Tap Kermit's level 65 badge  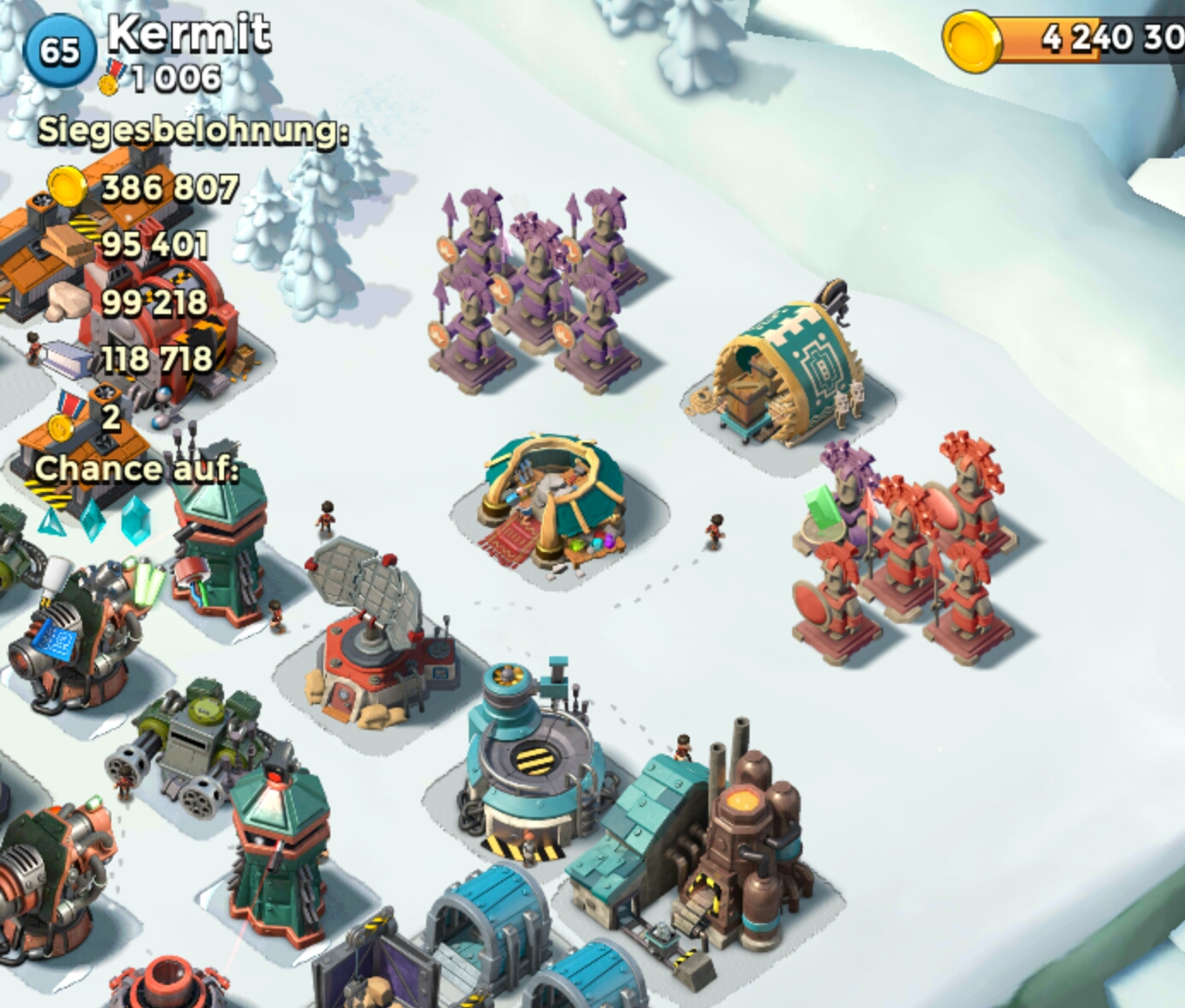coord(58,50)
